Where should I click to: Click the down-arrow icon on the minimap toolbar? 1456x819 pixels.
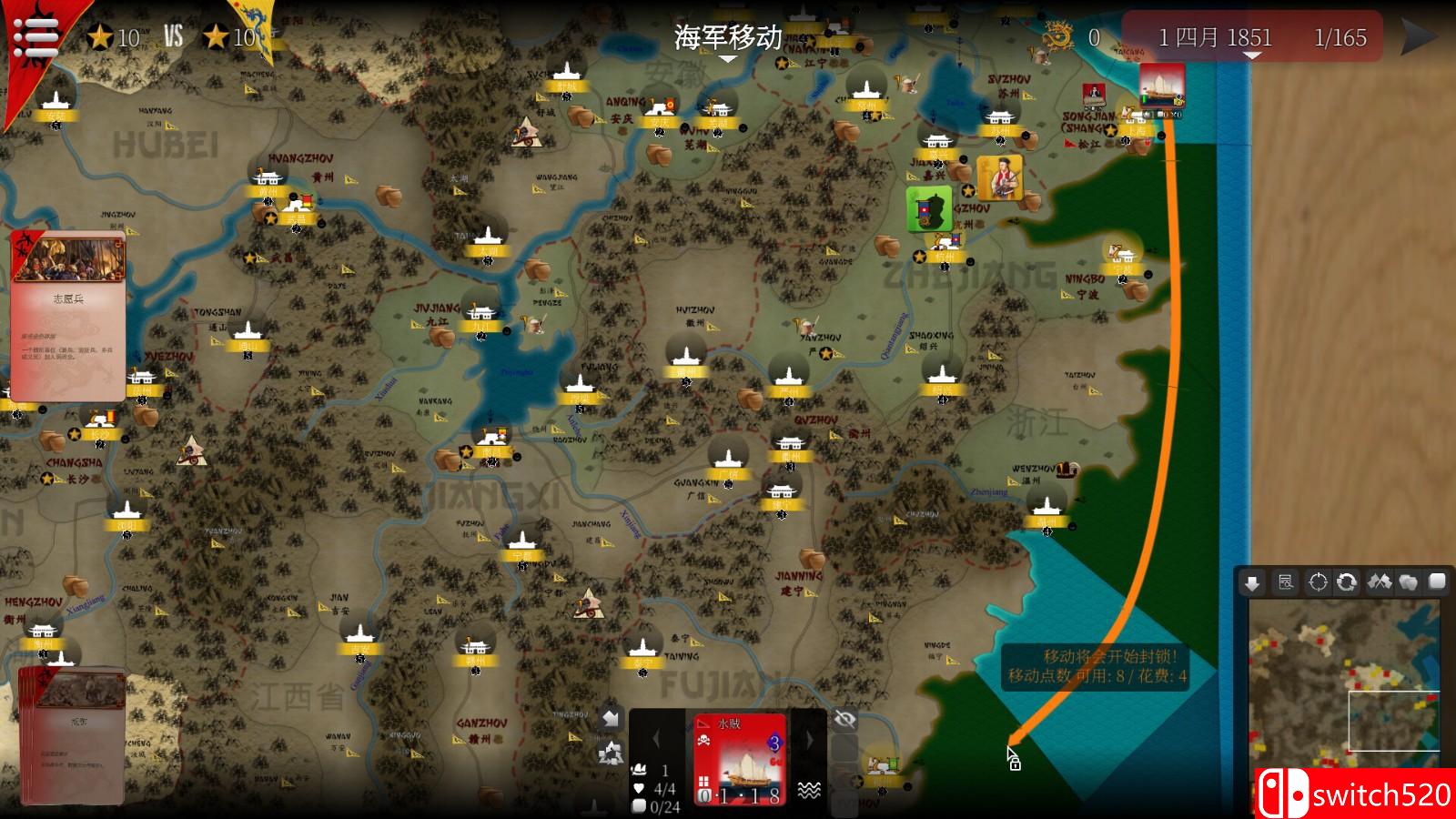click(1254, 581)
